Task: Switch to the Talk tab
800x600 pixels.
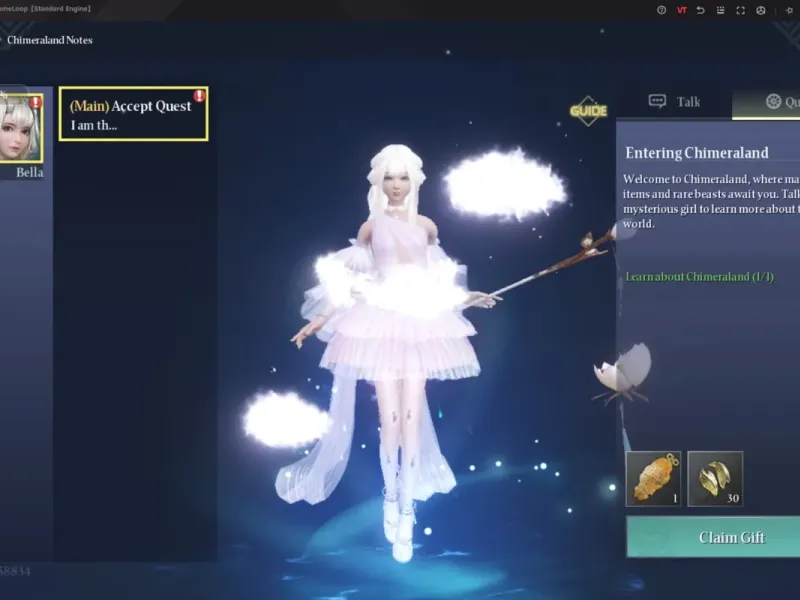Action: tap(676, 101)
